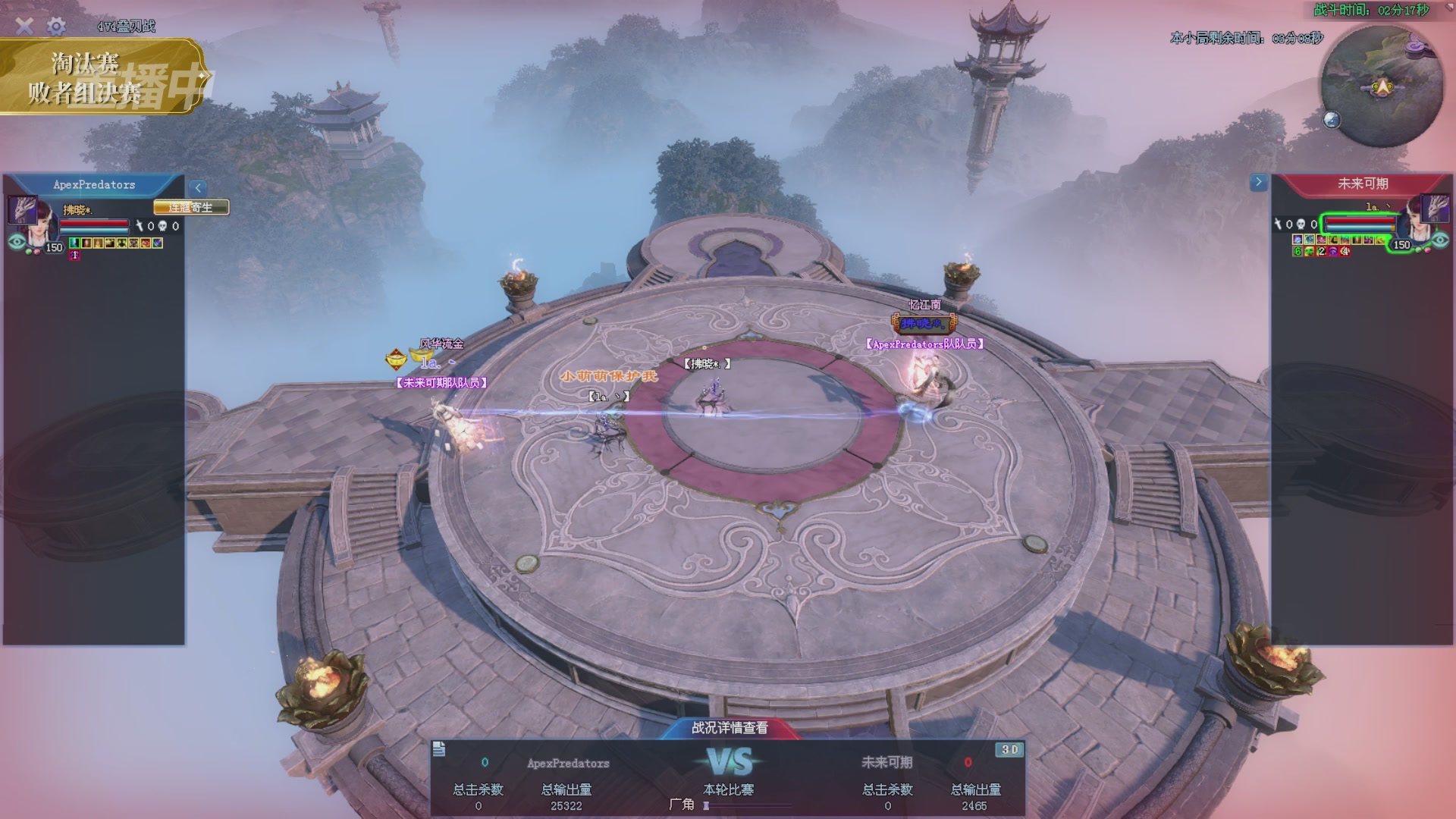This screenshot has height=819, width=1456.
Task: Click the 连翘寄生 status bar
Action: point(190,207)
